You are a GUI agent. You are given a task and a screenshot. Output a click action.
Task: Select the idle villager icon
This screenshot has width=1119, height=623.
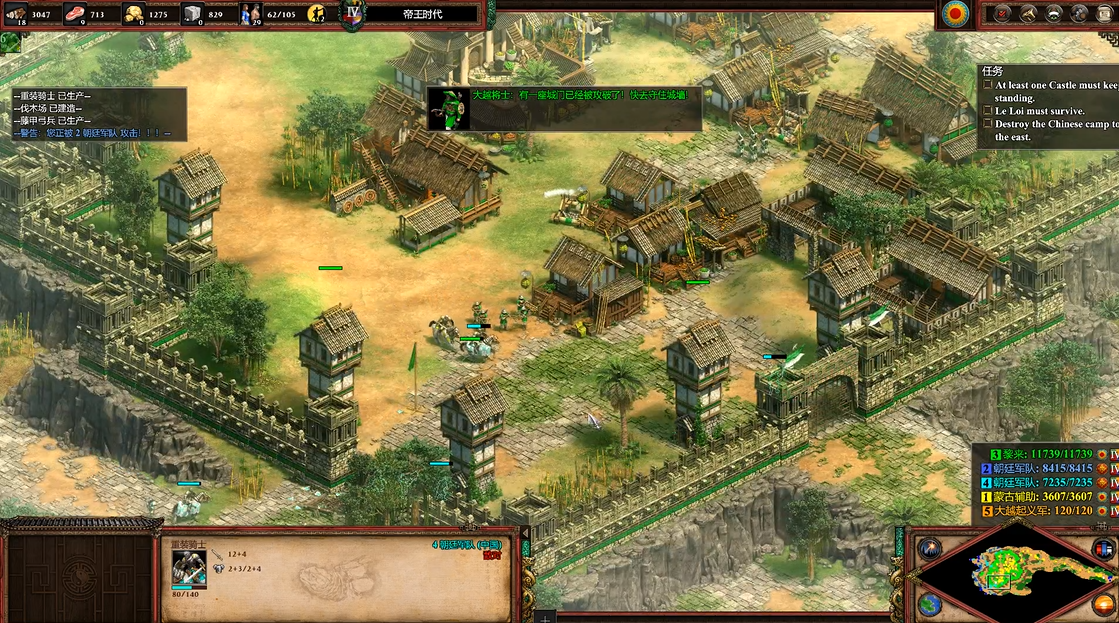click(317, 14)
